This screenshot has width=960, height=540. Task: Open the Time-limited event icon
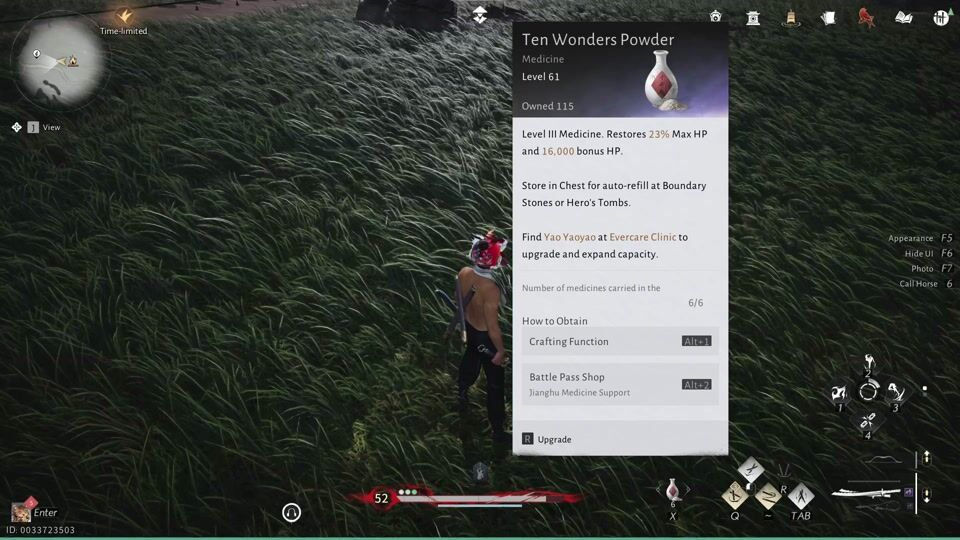[x=124, y=18]
